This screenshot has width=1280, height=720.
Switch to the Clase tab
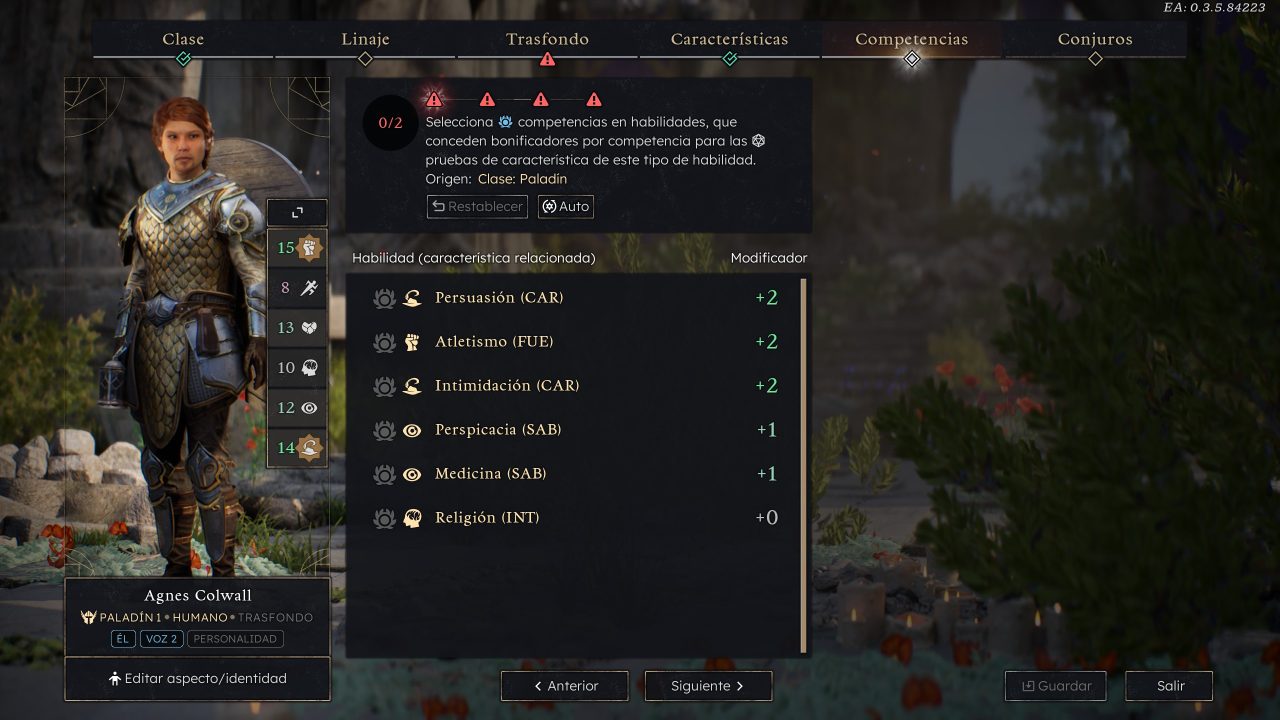[183, 40]
